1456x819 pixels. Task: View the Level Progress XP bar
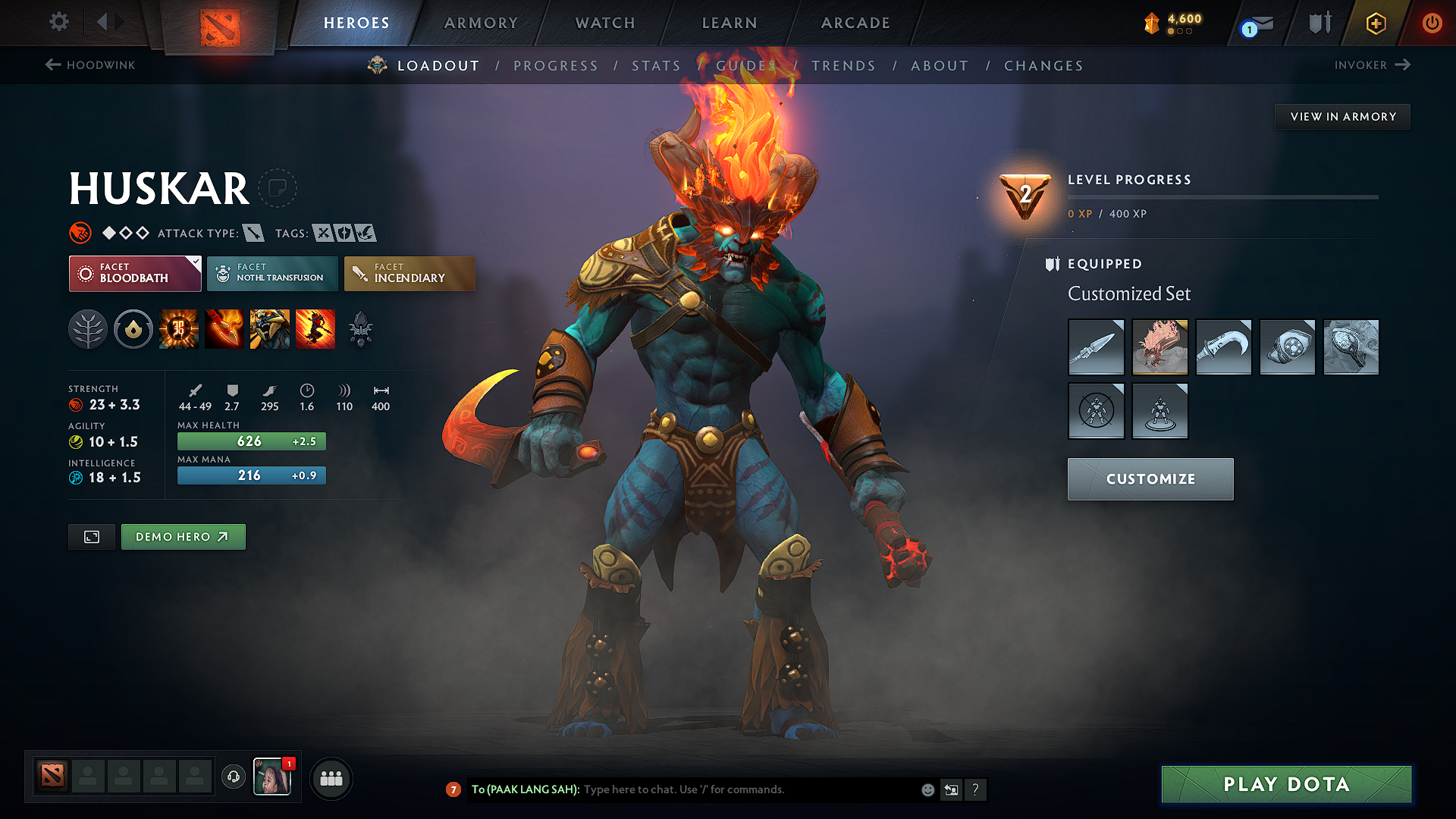point(1222,196)
